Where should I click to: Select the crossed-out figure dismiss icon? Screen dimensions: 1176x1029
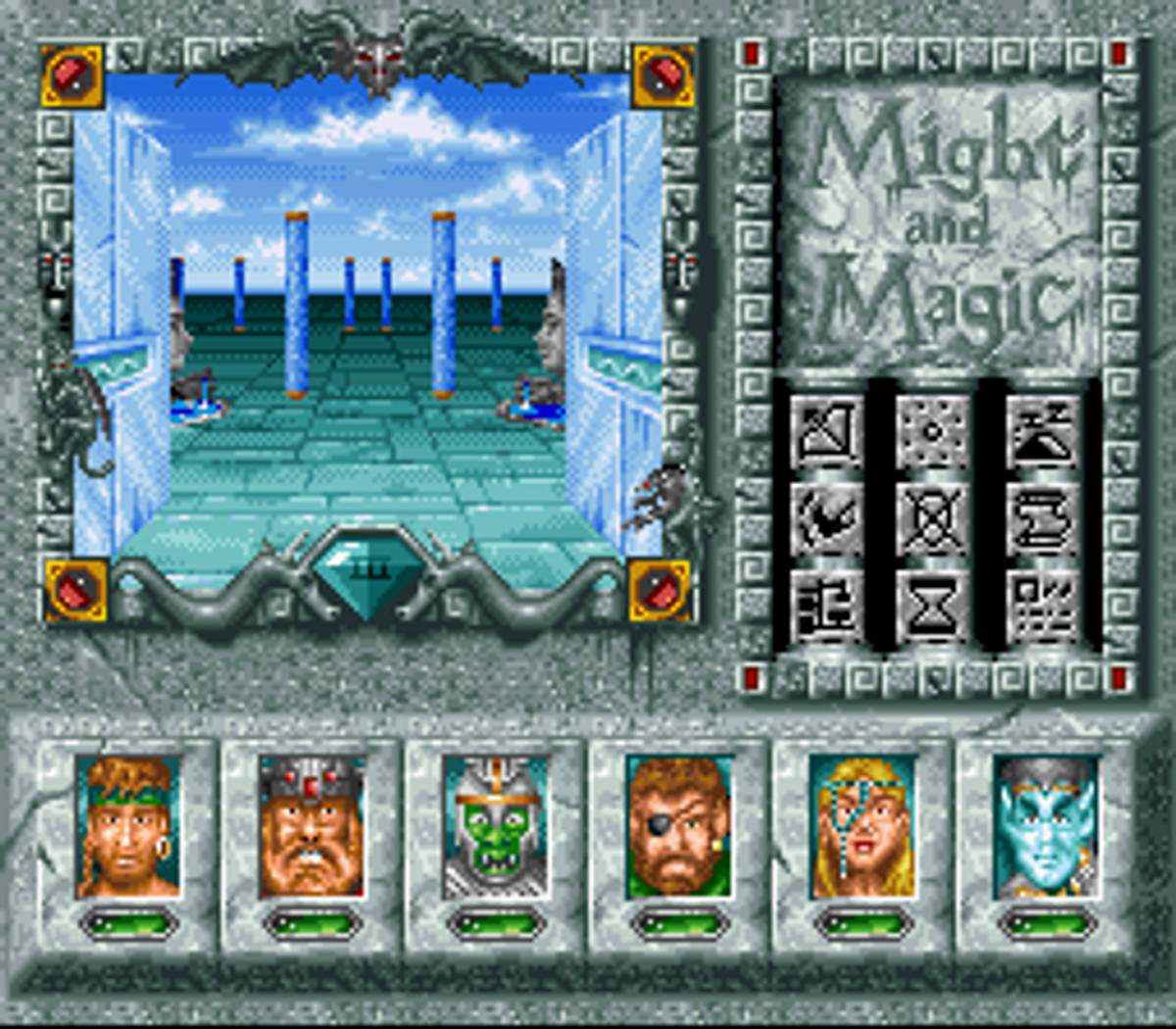pos(933,517)
